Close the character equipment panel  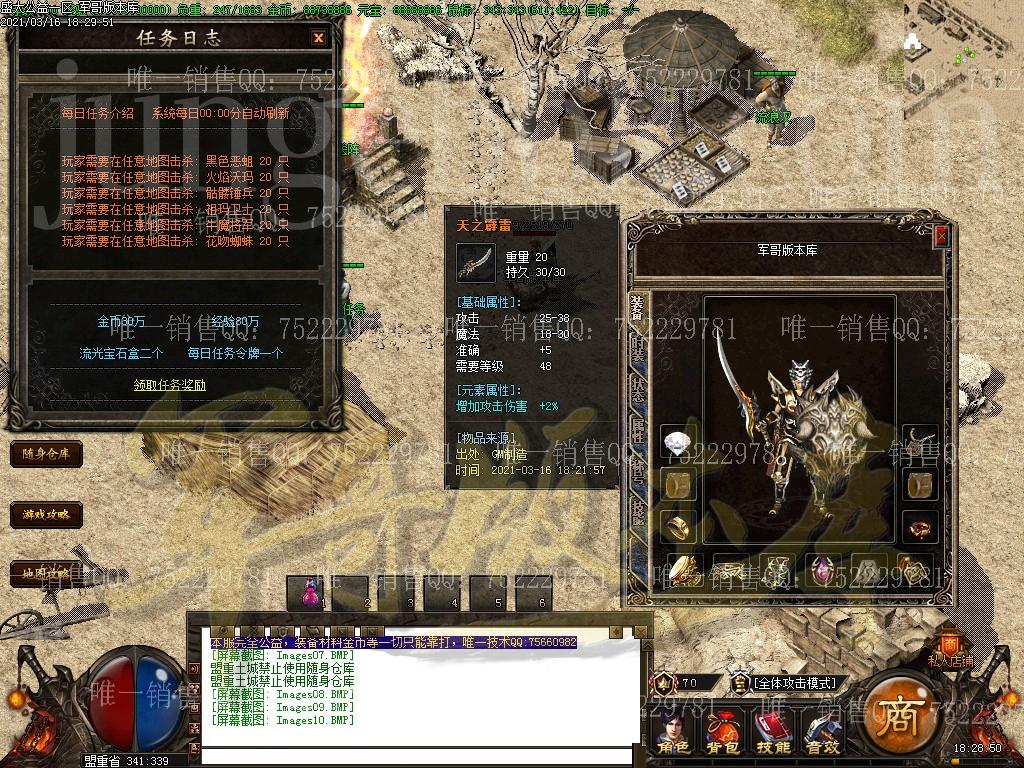coord(940,236)
